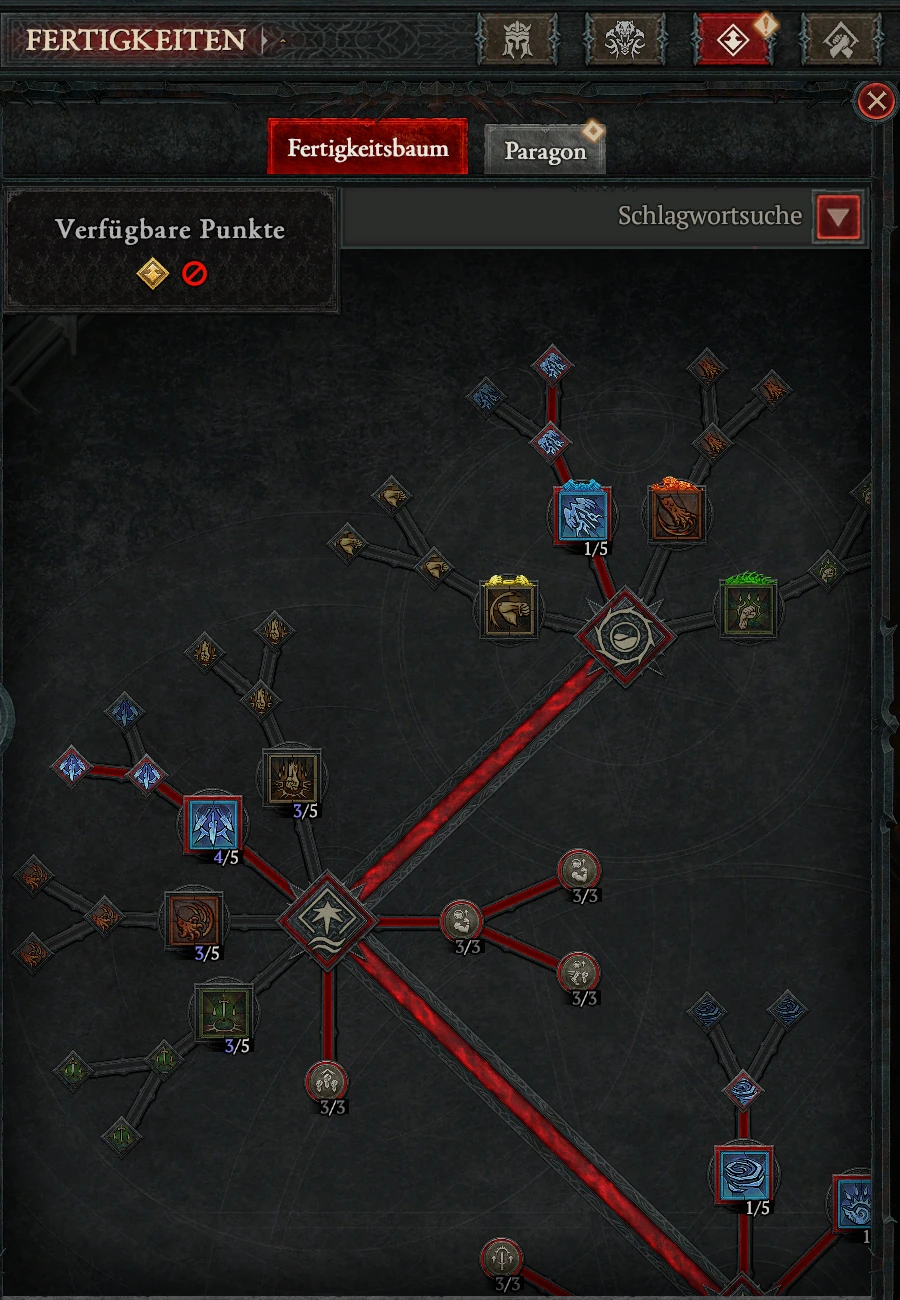Pick the yellow fist skill node
Image resolution: width=900 pixels, height=1300 pixels.
coord(510,608)
